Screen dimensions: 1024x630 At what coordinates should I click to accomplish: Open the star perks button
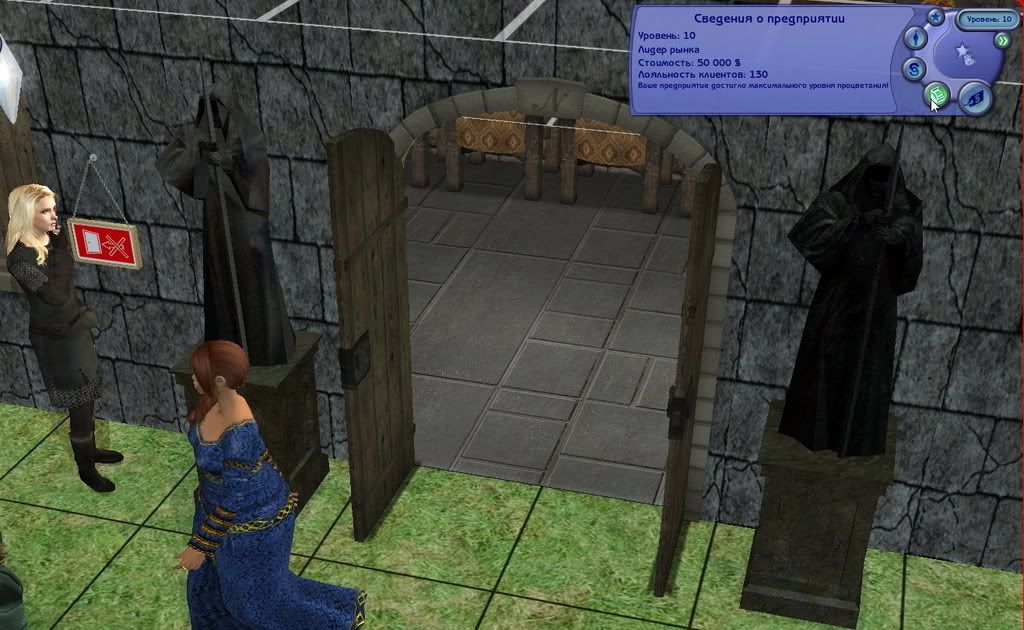[x=935, y=17]
